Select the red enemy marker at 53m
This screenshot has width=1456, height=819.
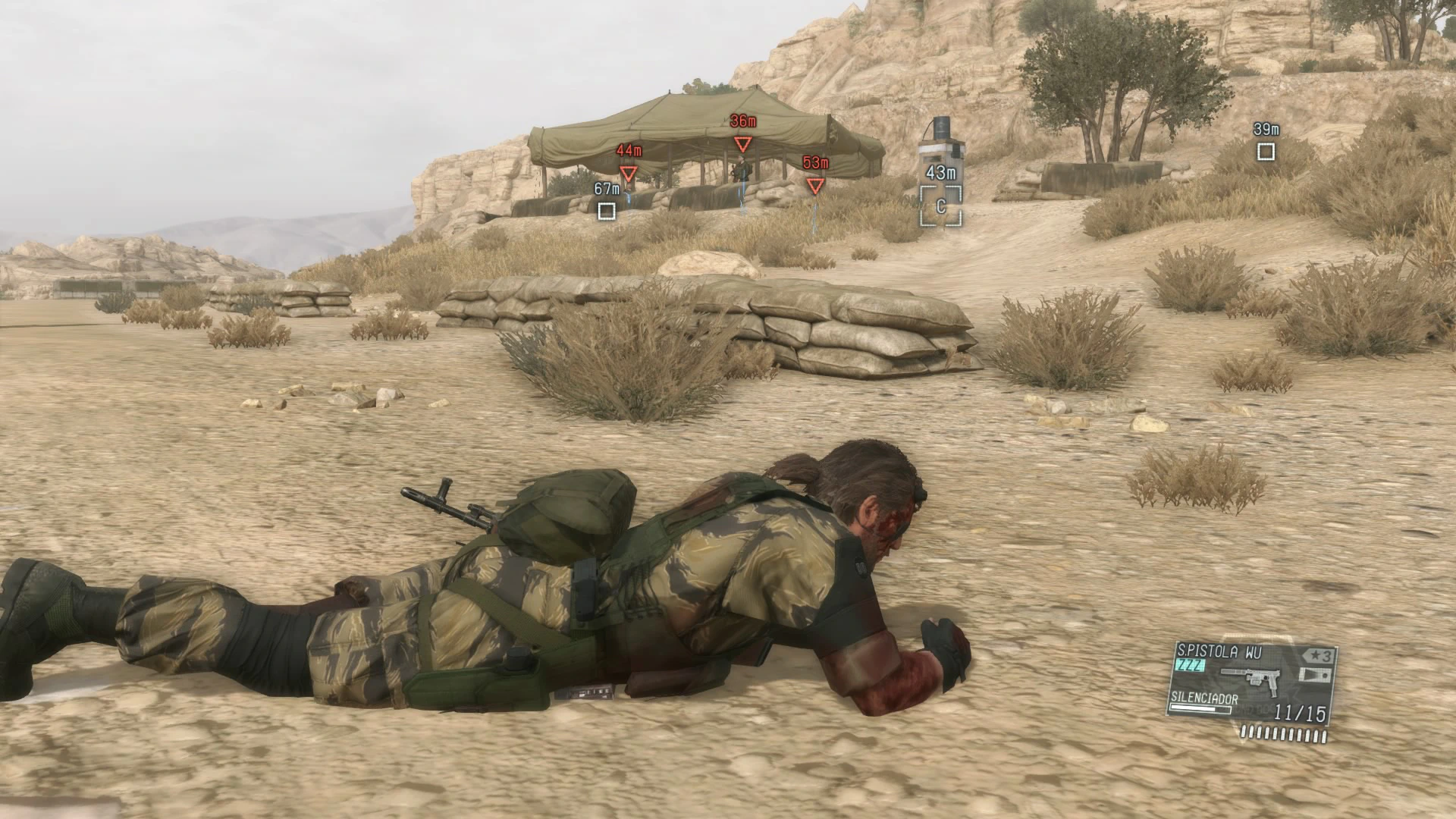pyautogui.click(x=815, y=186)
